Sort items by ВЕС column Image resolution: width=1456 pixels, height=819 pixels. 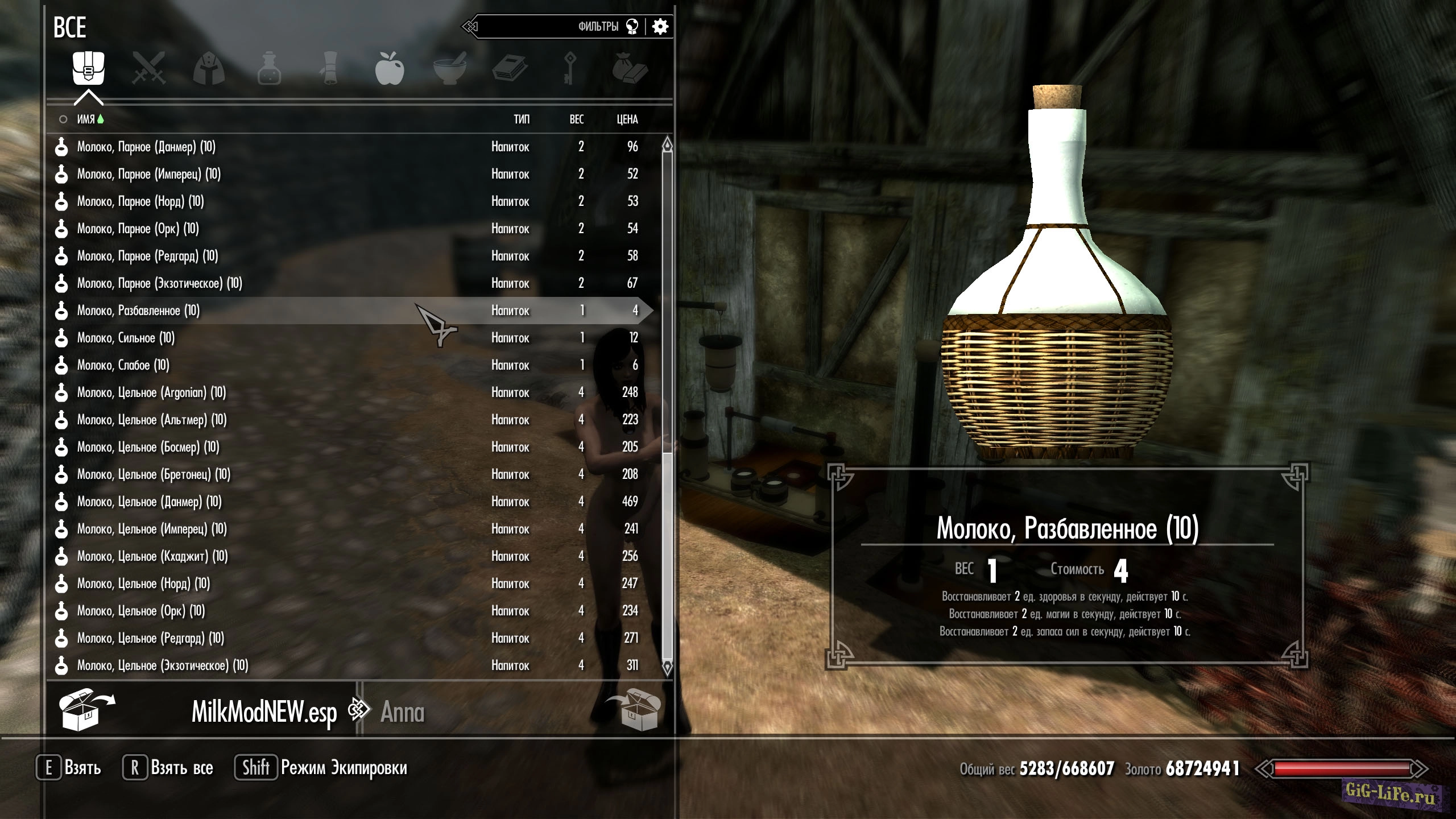pyautogui.click(x=576, y=119)
